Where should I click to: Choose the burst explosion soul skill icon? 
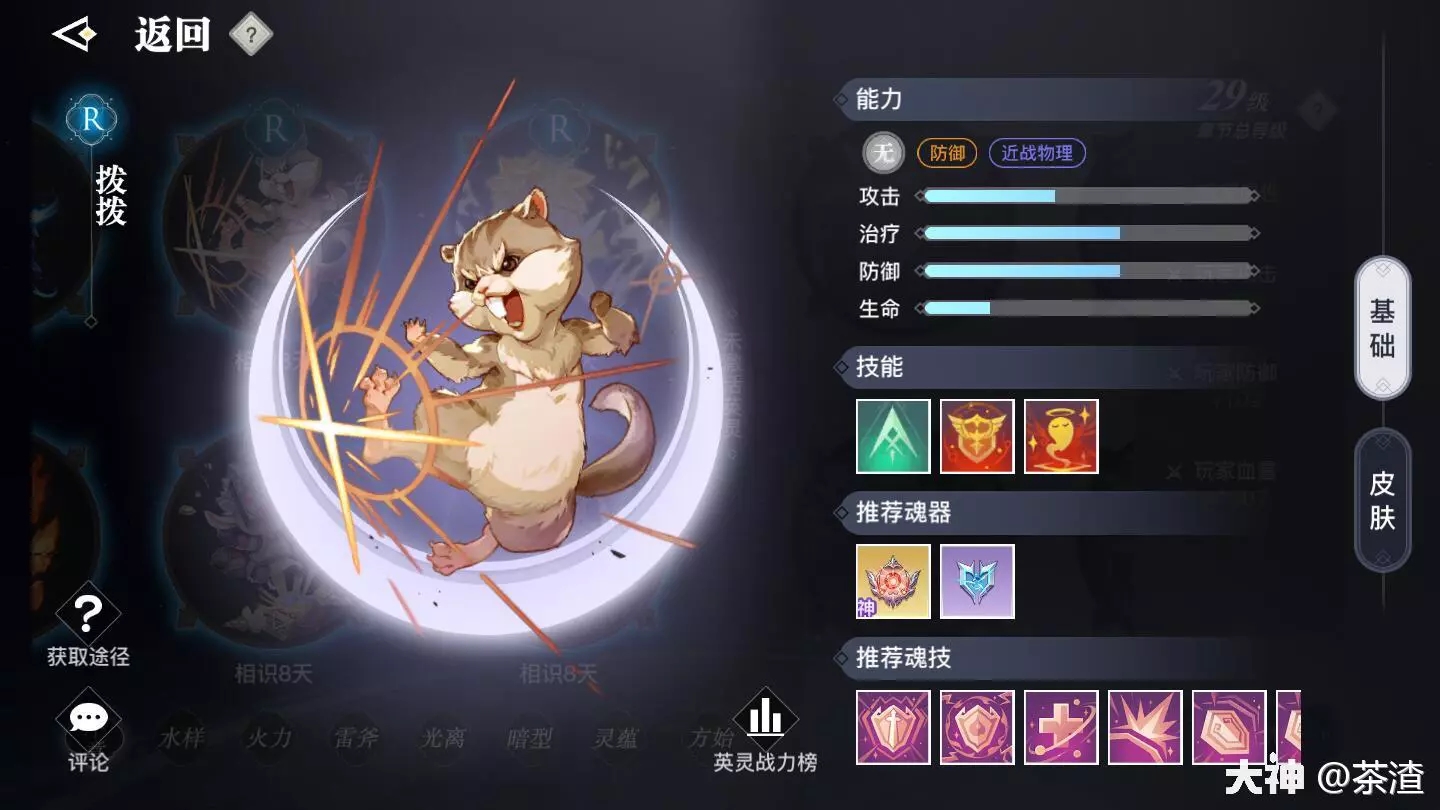pos(1145,727)
